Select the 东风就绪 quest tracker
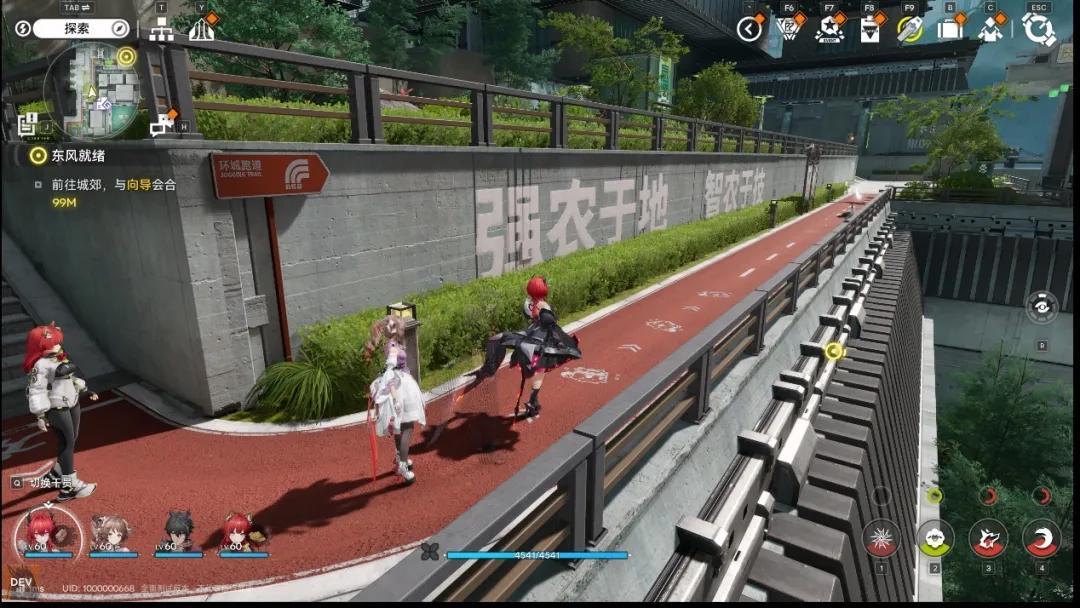1080x608 pixels. coord(70,155)
